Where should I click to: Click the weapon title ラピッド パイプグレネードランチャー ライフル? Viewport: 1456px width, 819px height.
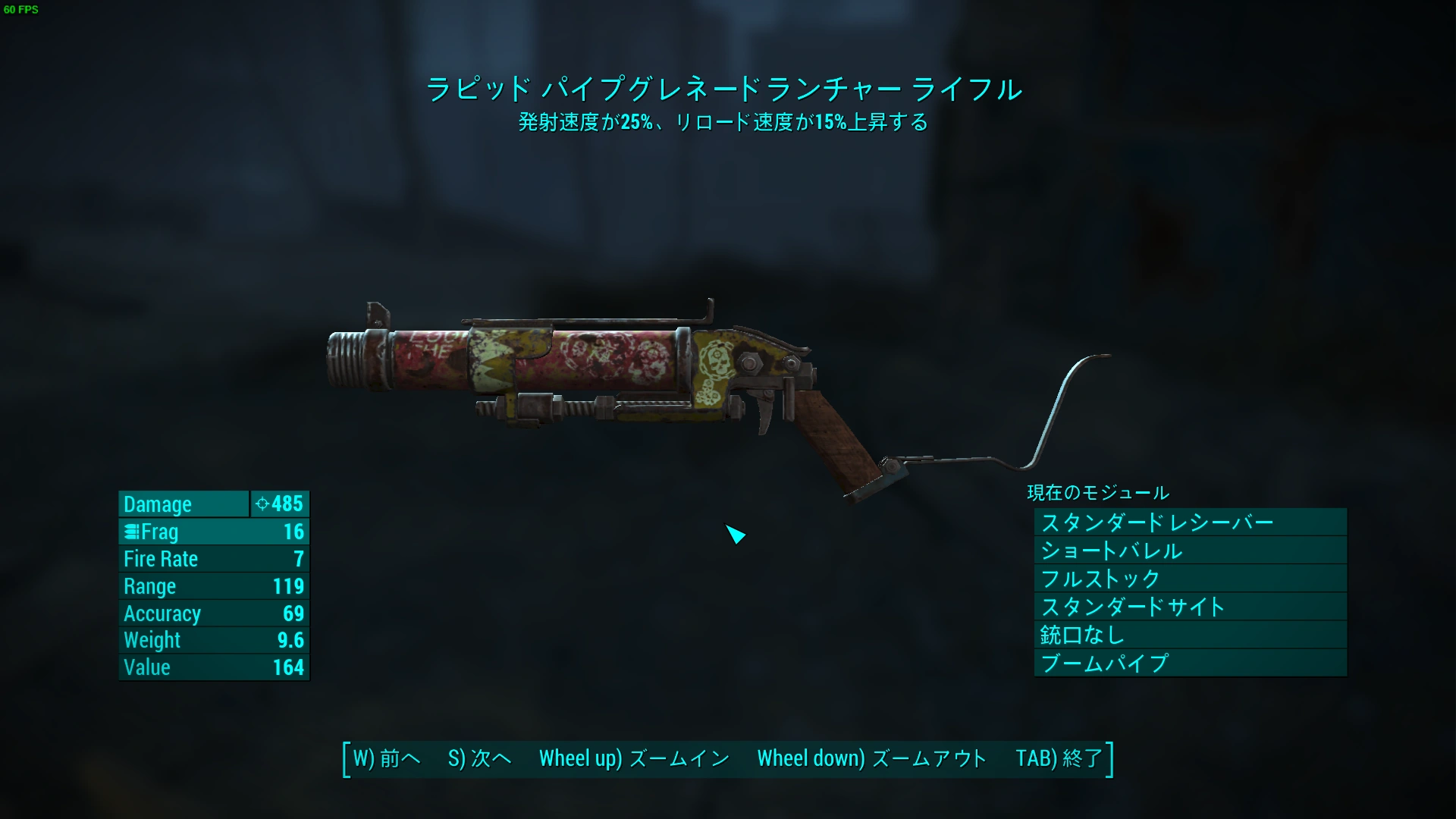[x=725, y=89]
